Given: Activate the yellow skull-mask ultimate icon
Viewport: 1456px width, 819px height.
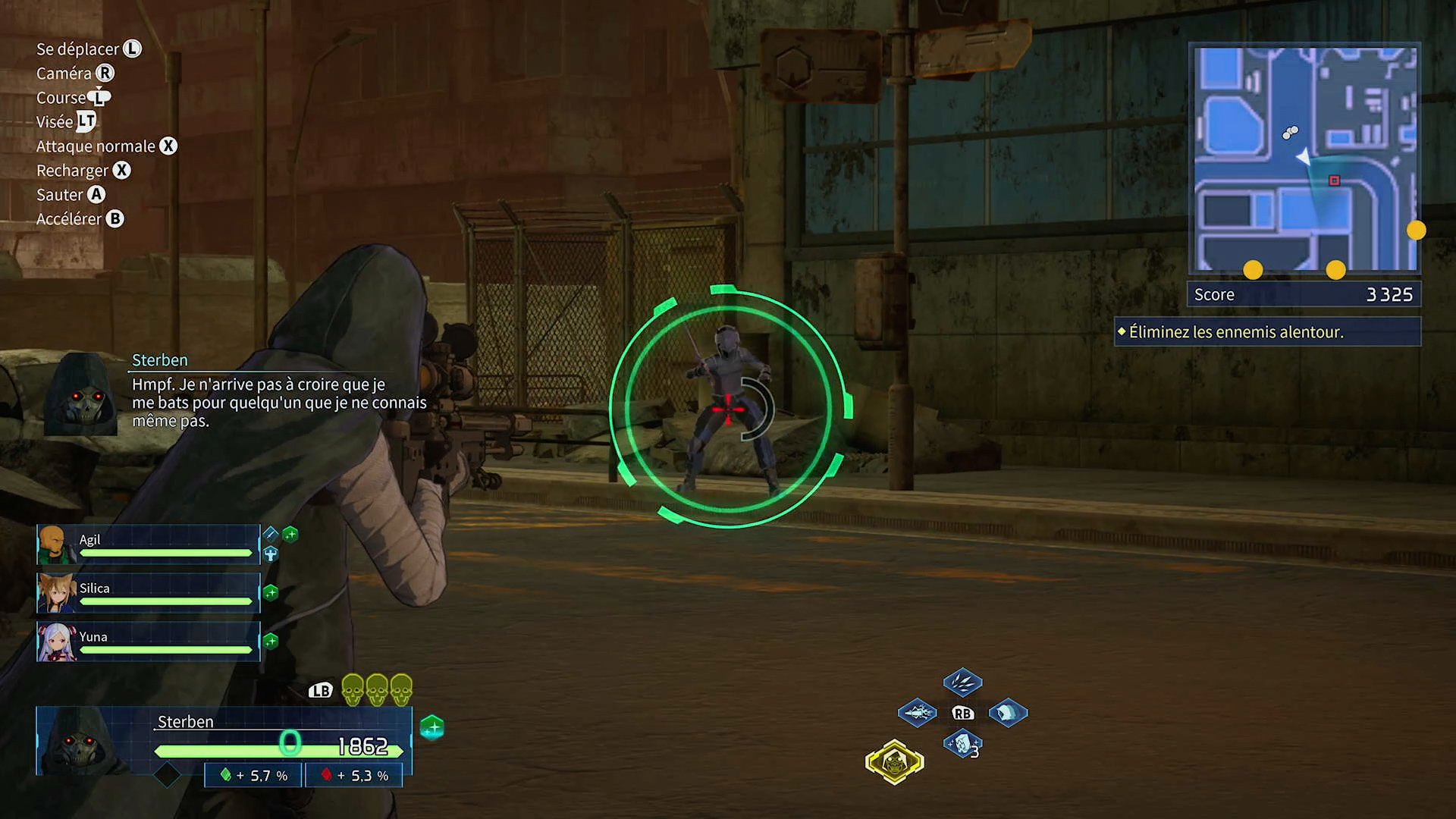Looking at the screenshot, I should (x=895, y=761).
